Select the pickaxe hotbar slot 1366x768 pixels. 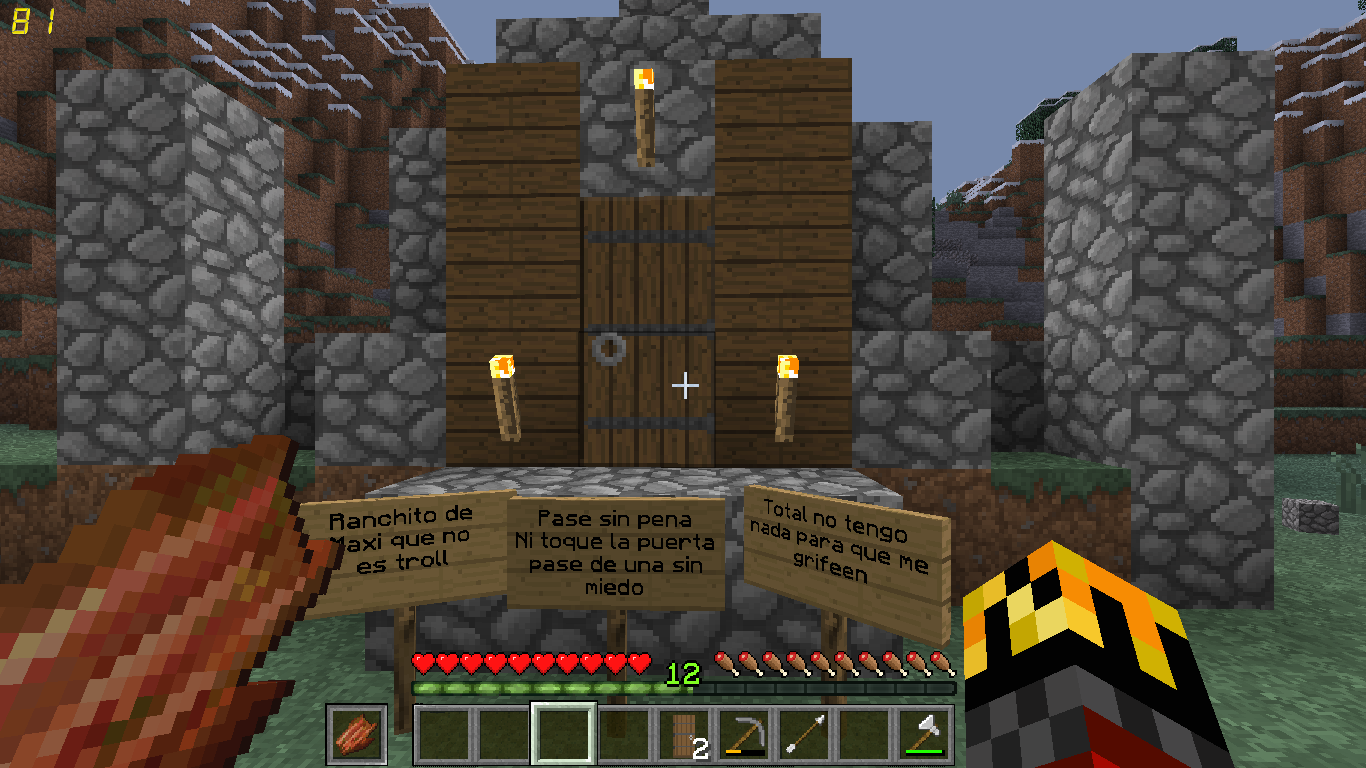click(x=745, y=735)
